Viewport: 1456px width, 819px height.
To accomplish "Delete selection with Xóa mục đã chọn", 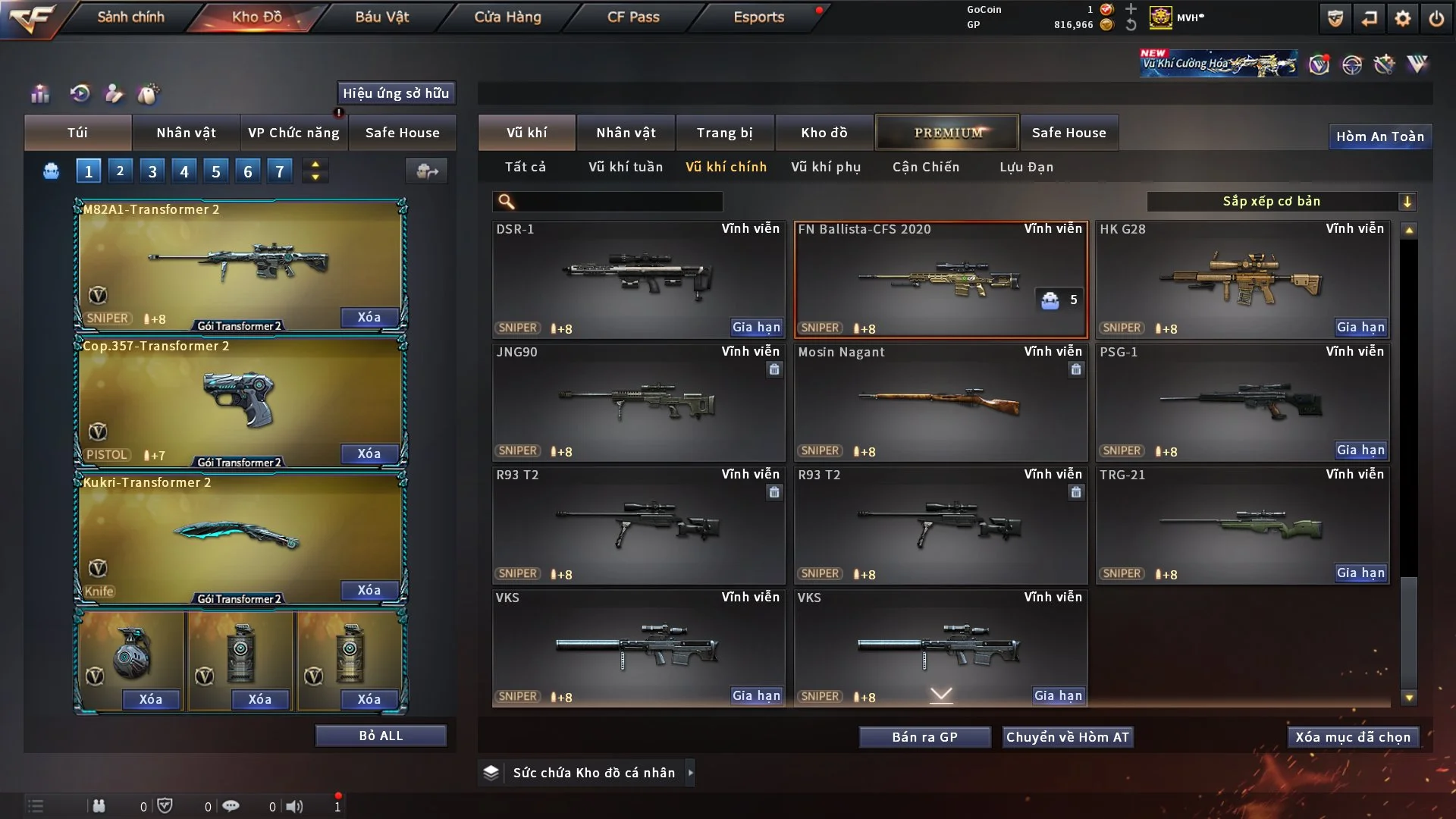I will [x=1353, y=737].
